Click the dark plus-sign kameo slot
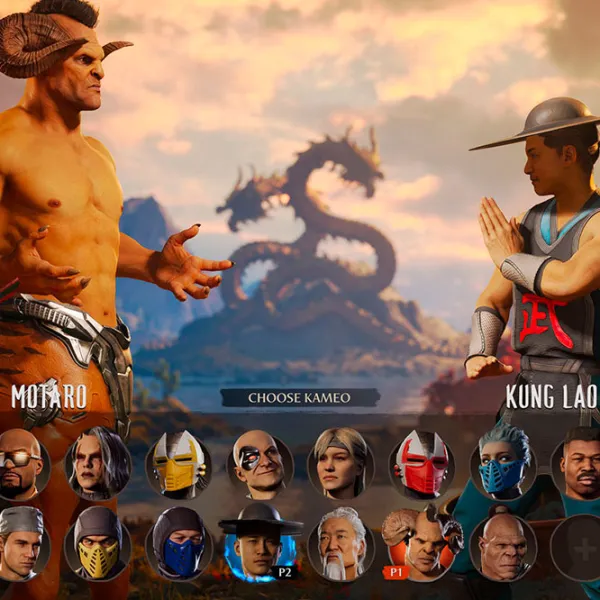 [x=578, y=547]
